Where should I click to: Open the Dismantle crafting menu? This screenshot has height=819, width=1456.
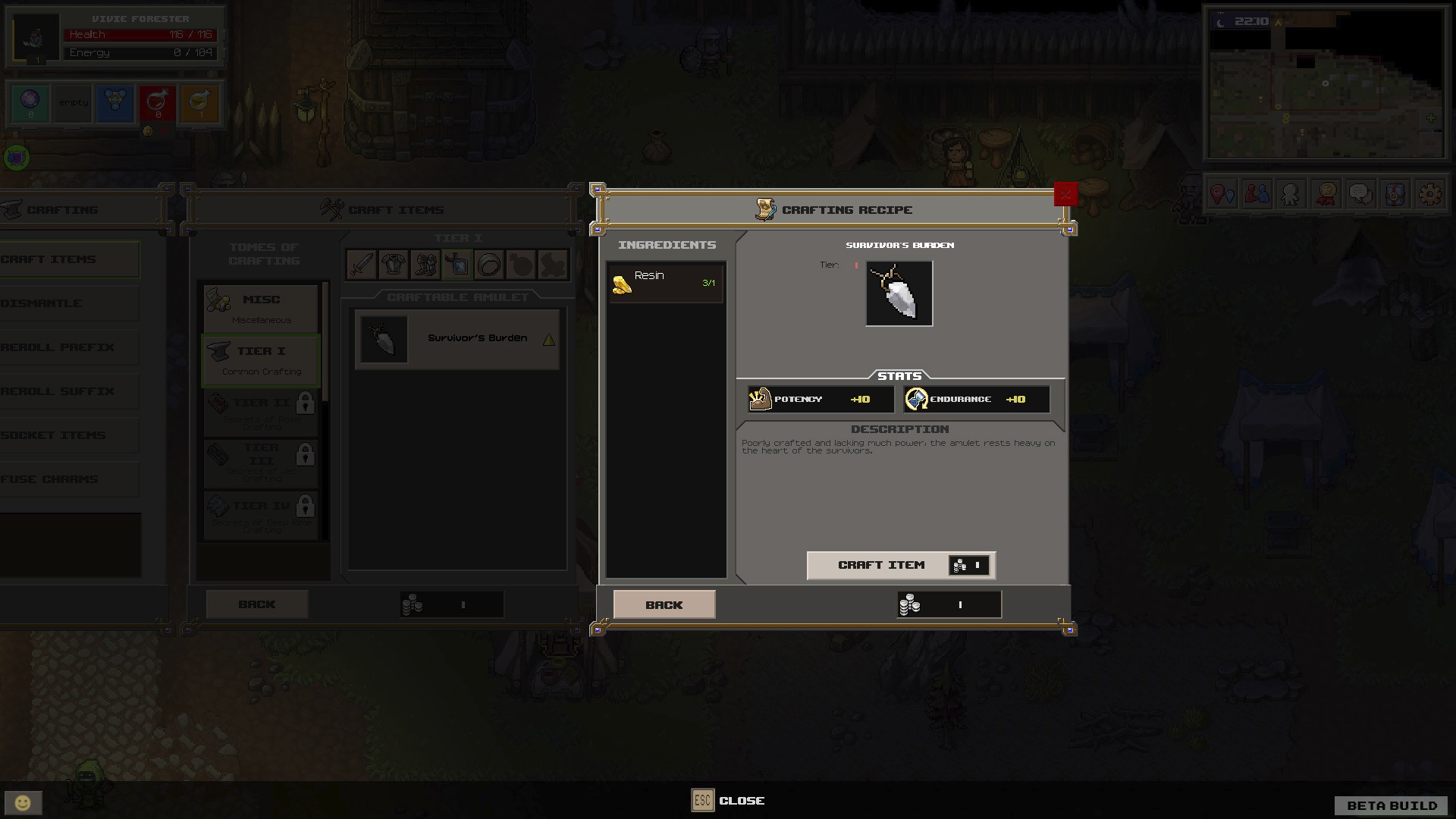coord(68,303)
